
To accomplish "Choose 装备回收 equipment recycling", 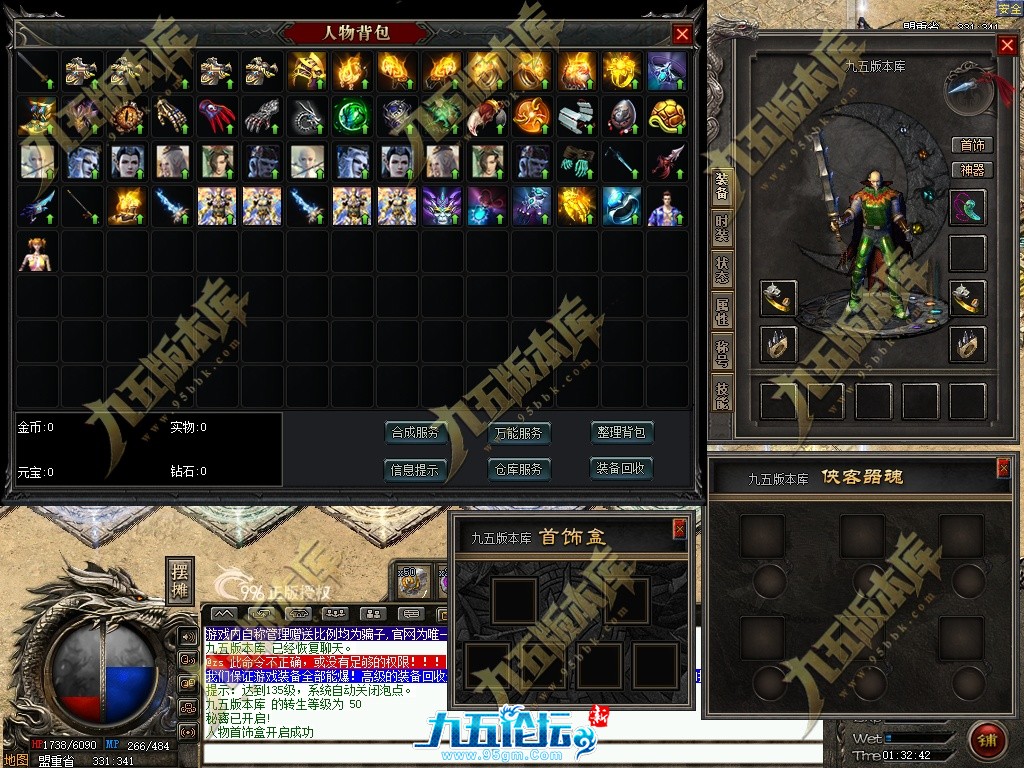I will (x=621, y=468).
